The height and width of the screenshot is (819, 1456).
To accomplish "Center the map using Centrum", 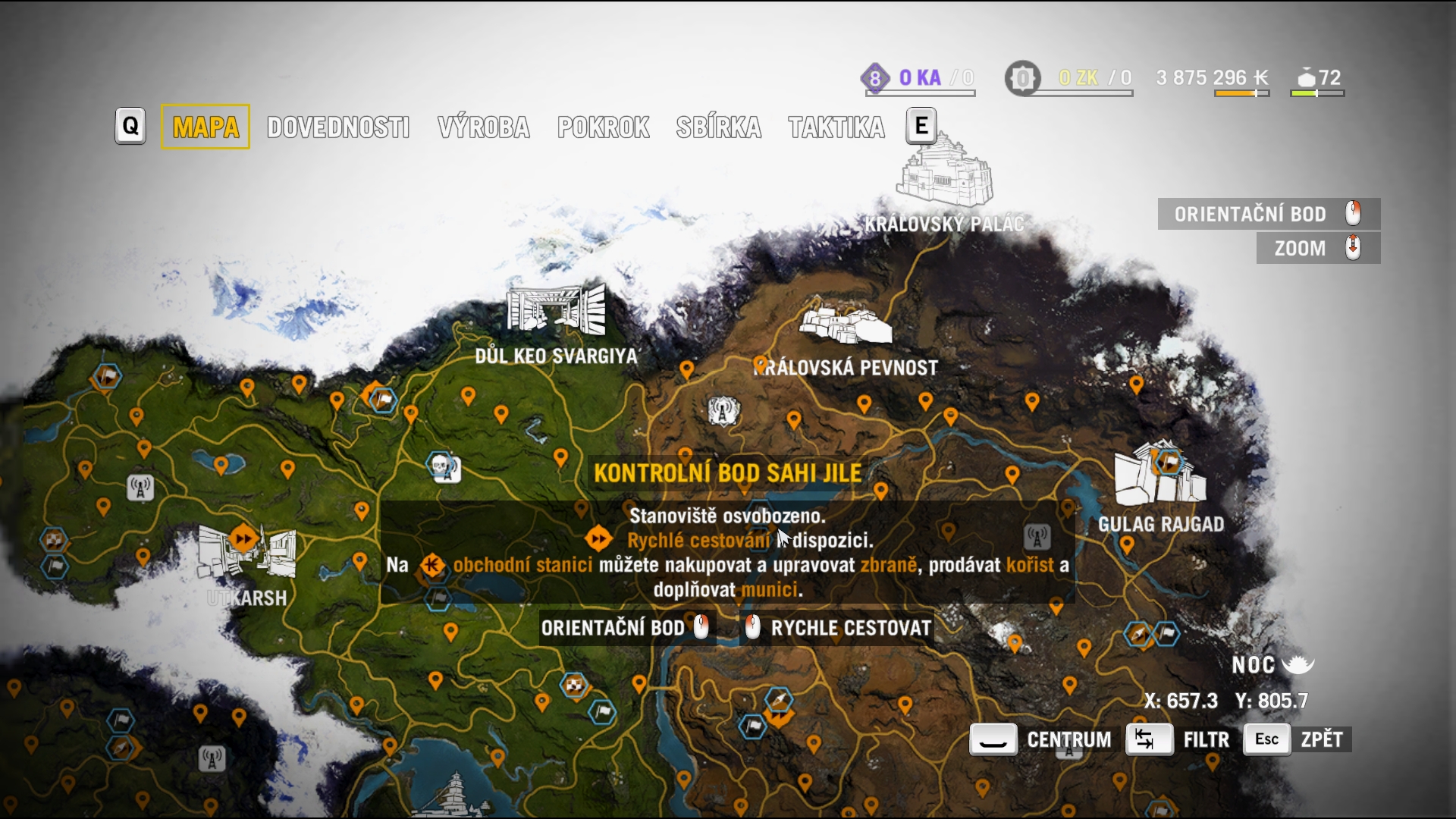I will pos(1042,739).
